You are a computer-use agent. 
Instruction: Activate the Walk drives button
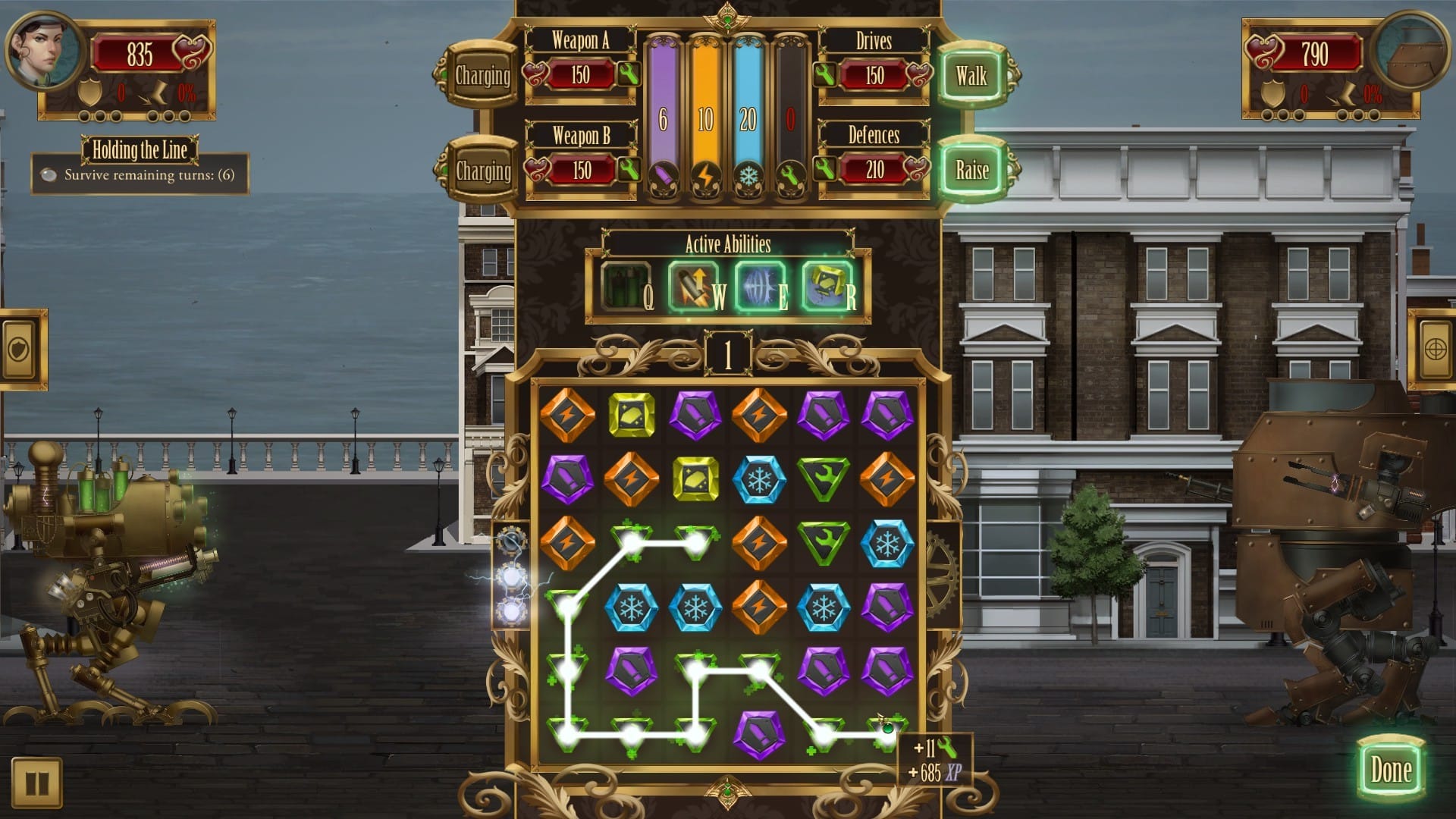click(971, 76)
